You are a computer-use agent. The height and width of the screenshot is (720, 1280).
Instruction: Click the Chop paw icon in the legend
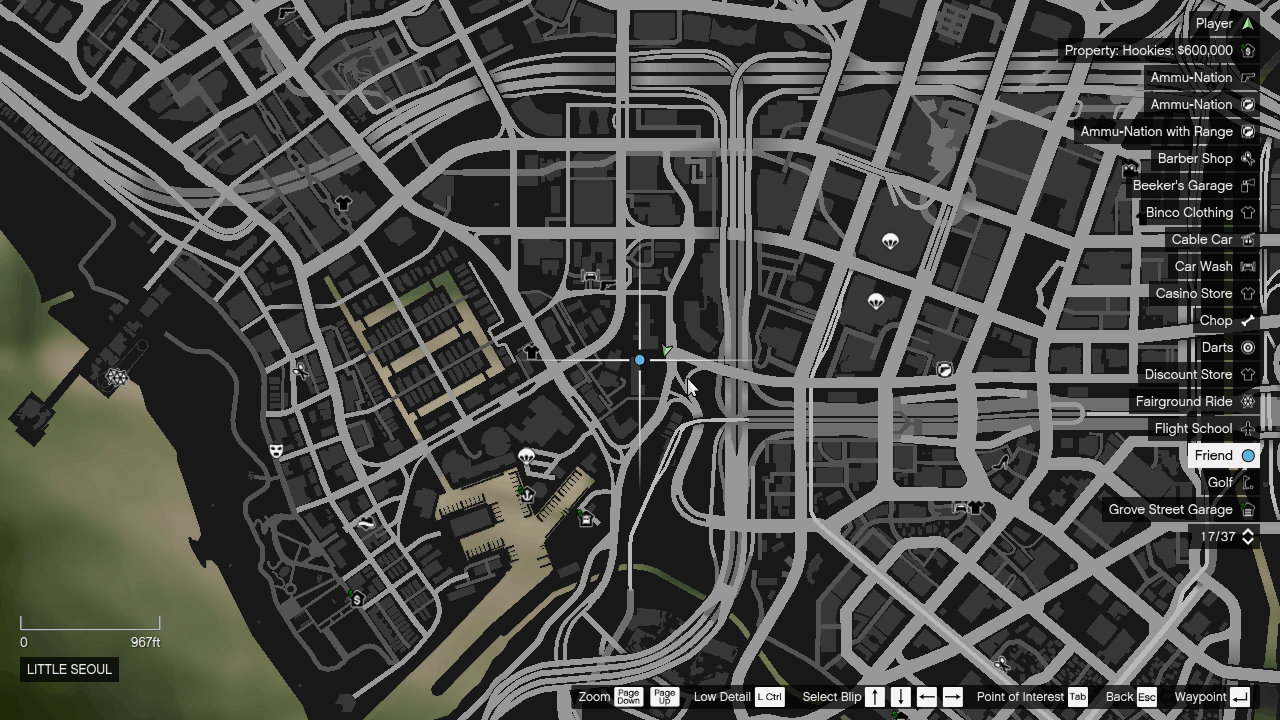(1246, 320)
